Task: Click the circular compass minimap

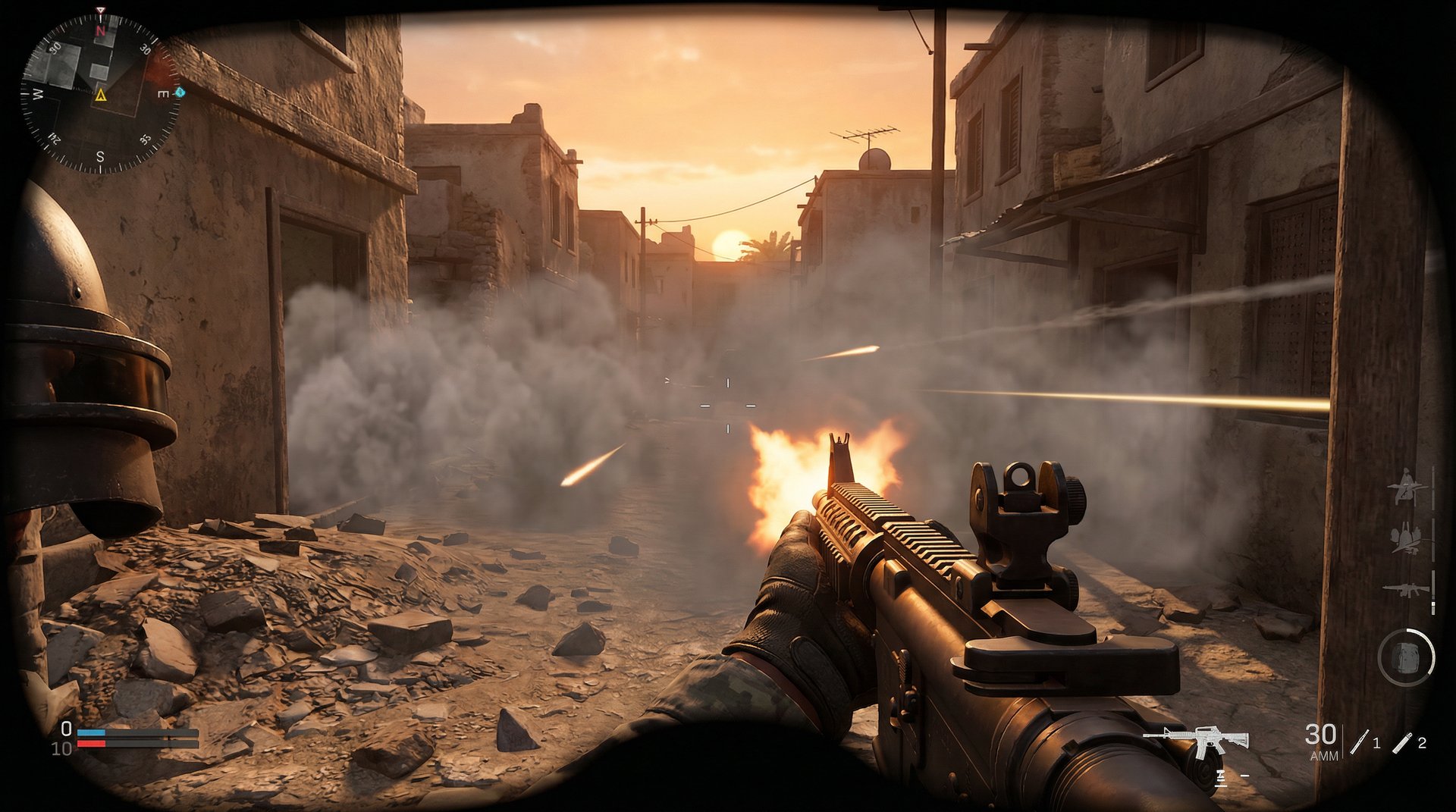Action: point(100,94)
